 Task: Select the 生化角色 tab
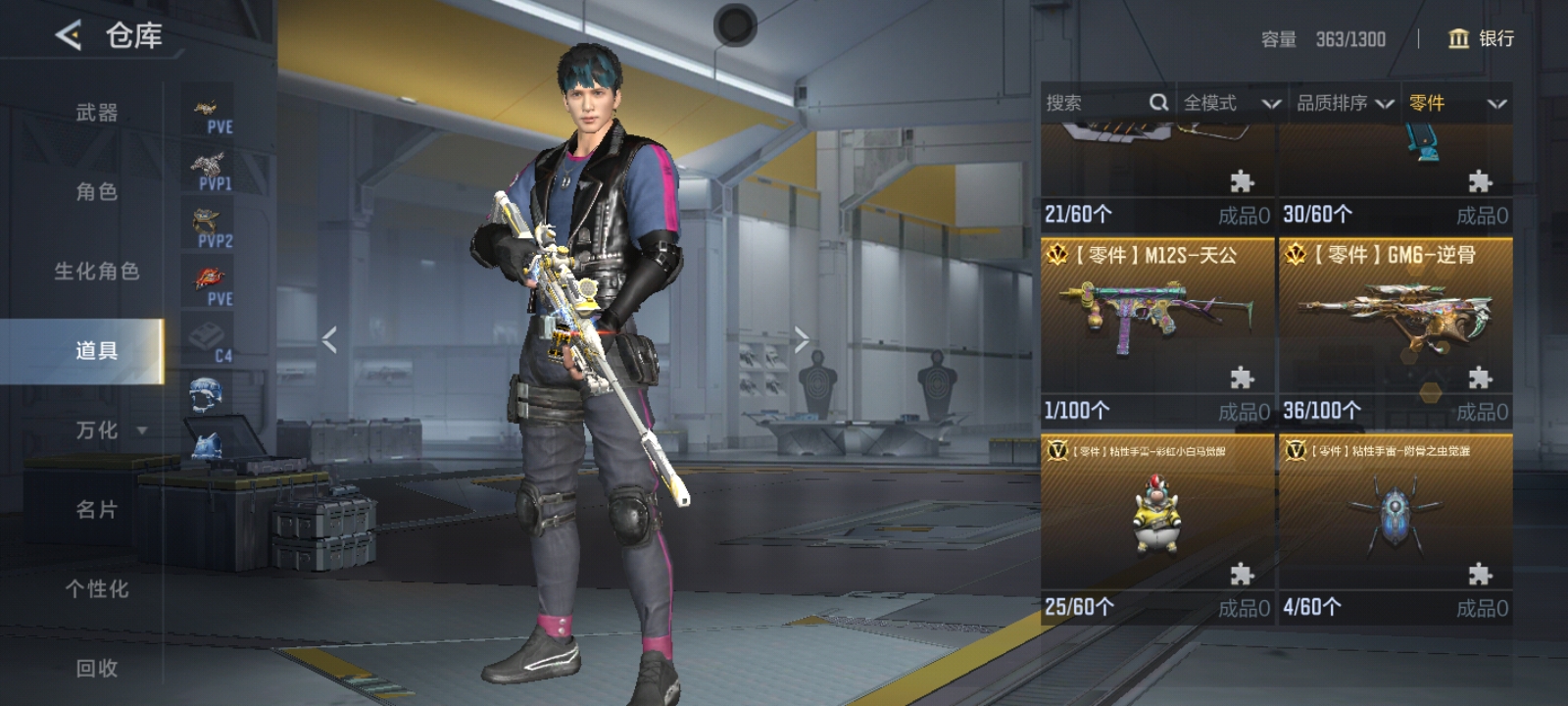pyautogui.click(x=97, y=272)
